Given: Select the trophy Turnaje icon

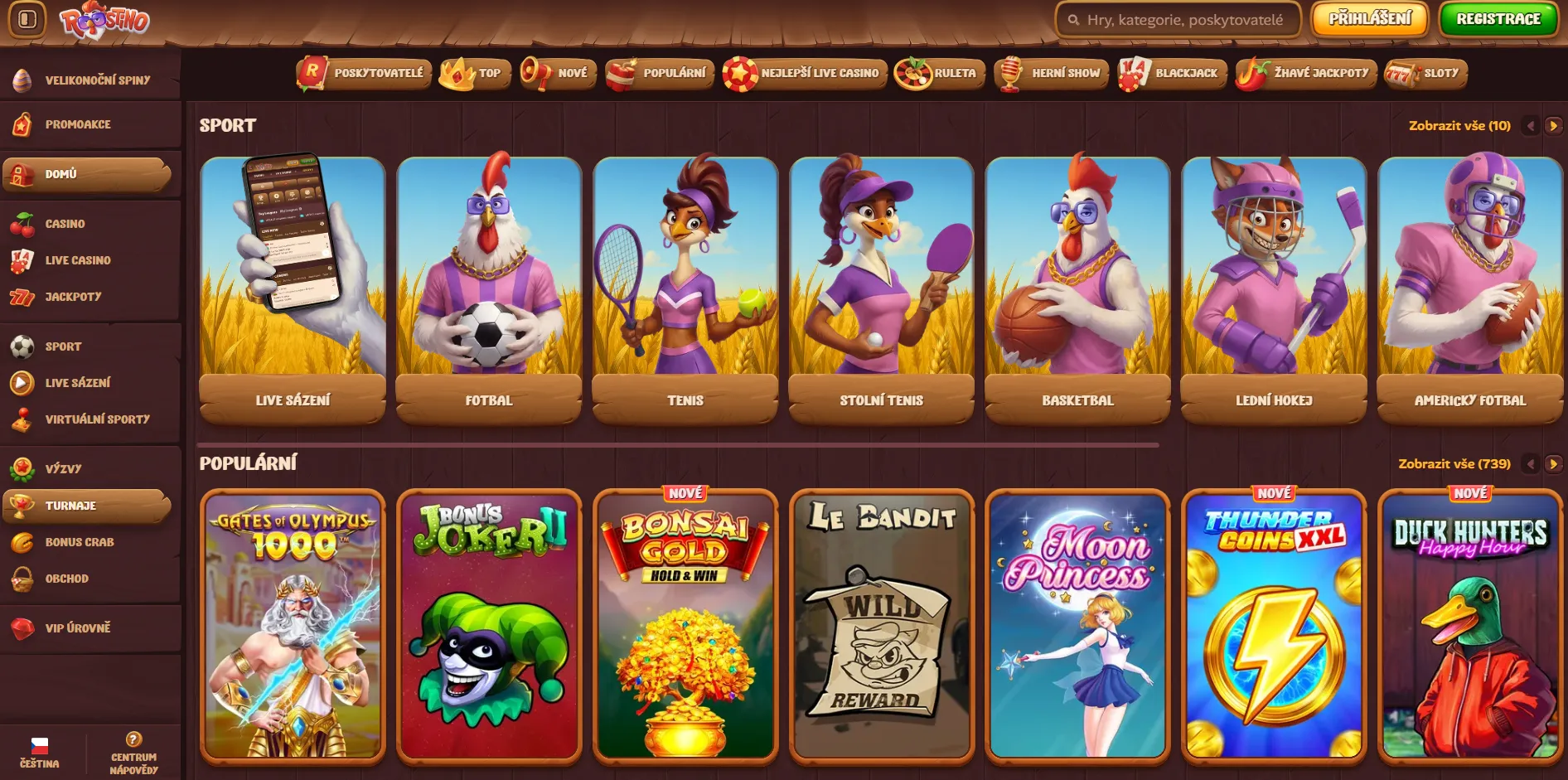Looking at the screenshot, I should [22, 505].
